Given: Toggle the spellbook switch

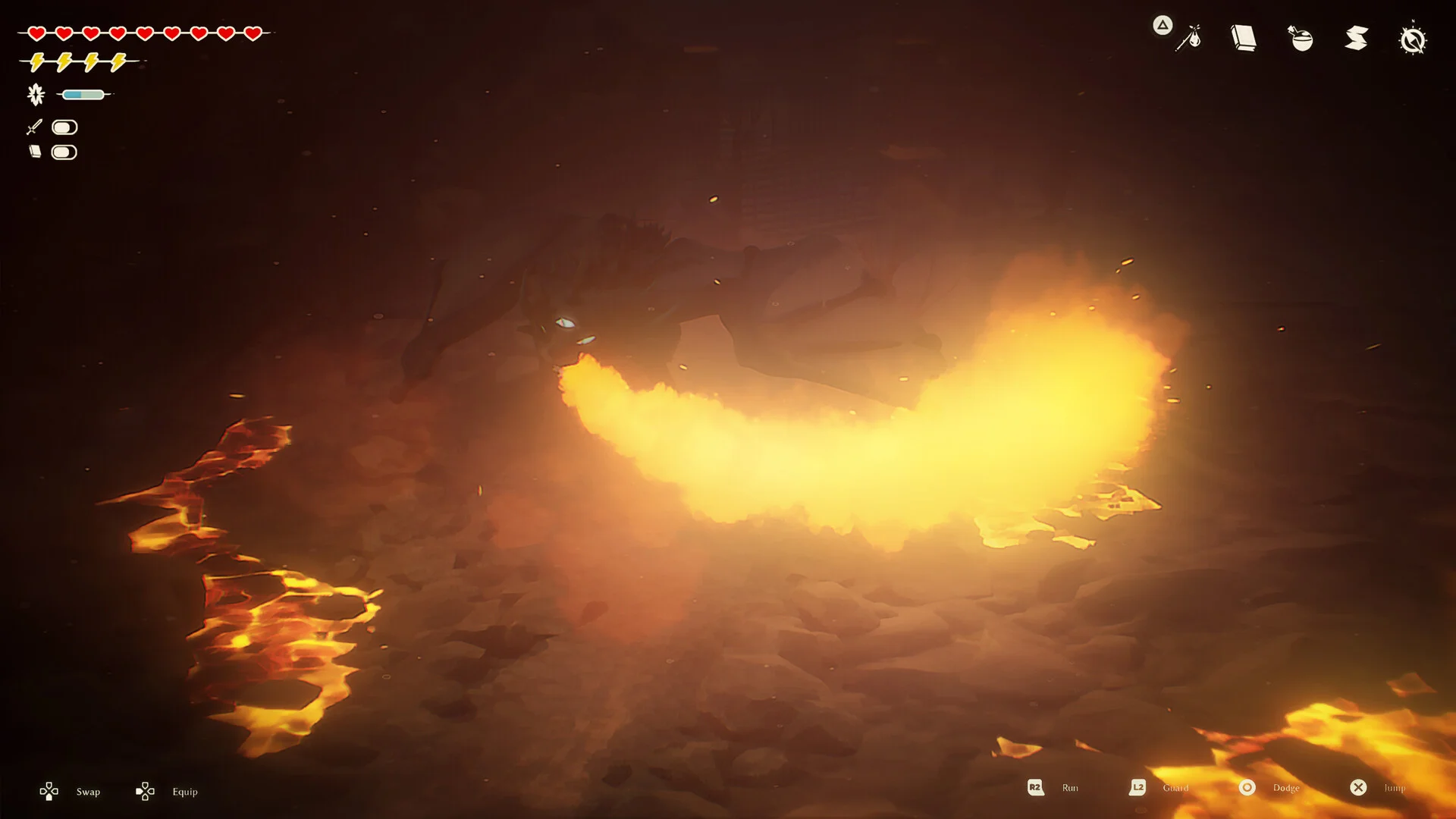Looking at the screenshot, I should (64, 152).
